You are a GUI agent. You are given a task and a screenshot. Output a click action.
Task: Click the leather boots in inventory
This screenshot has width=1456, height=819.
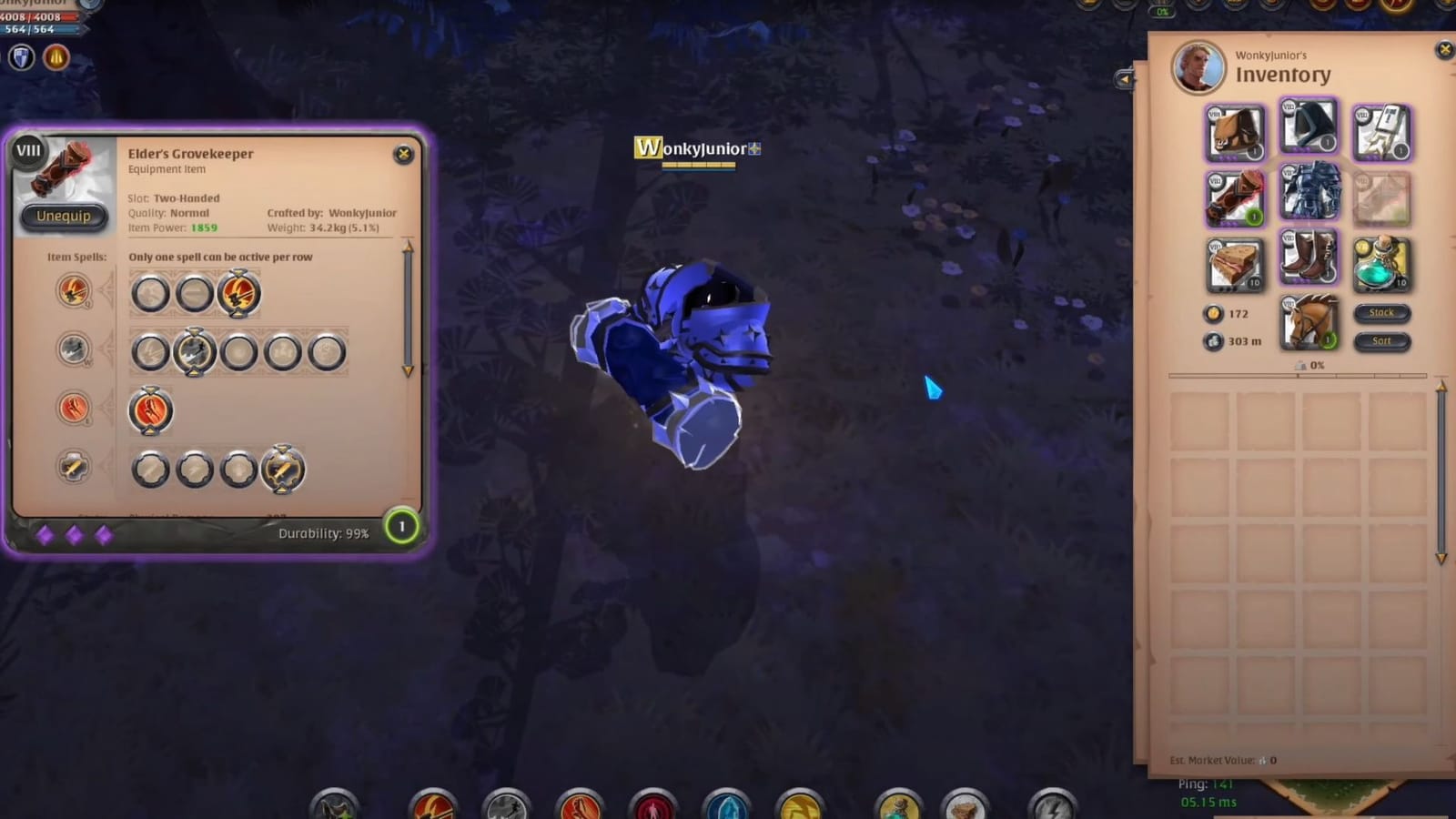1309,258
